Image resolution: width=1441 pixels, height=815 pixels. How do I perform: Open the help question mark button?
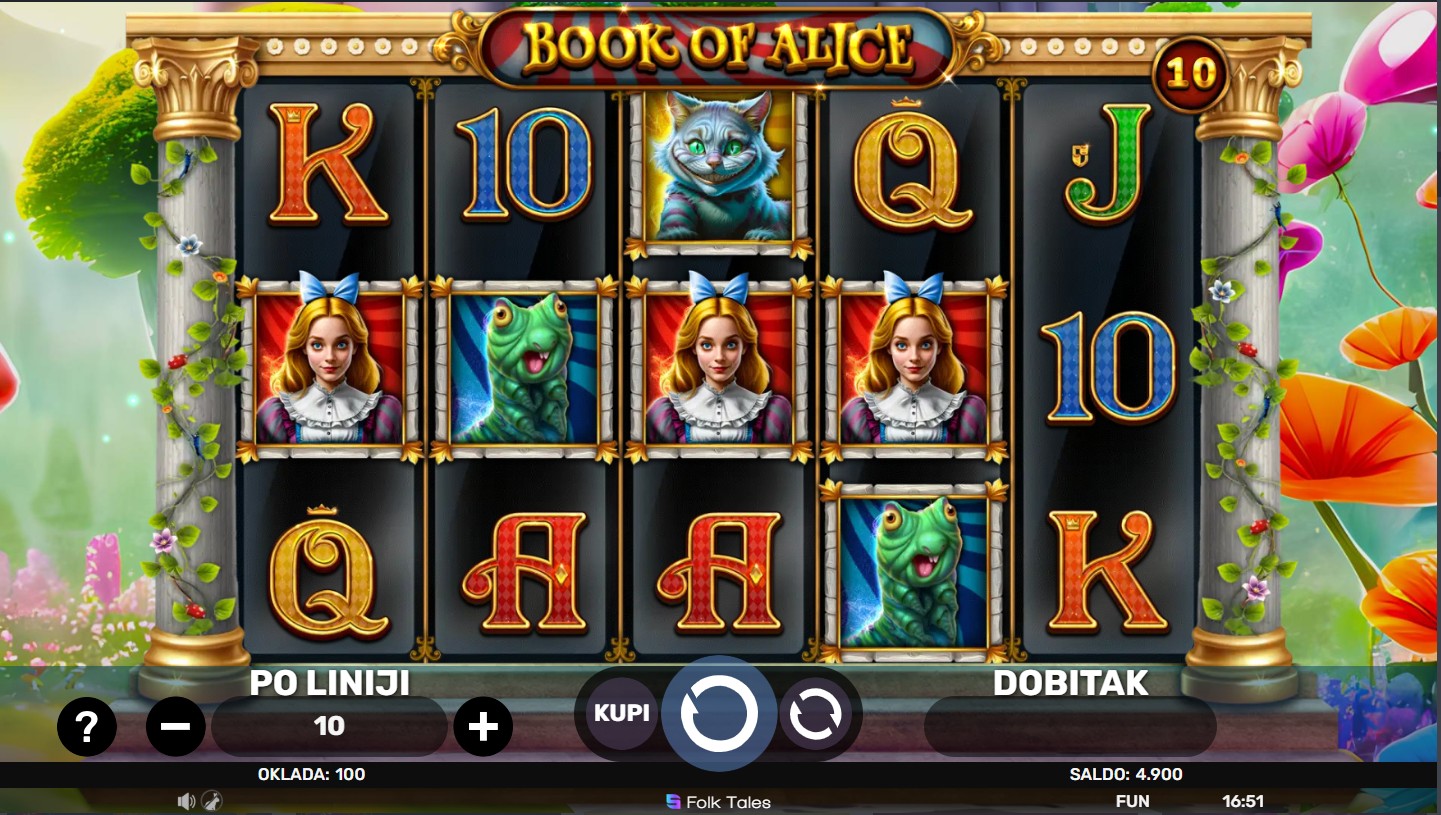point(86,726)
